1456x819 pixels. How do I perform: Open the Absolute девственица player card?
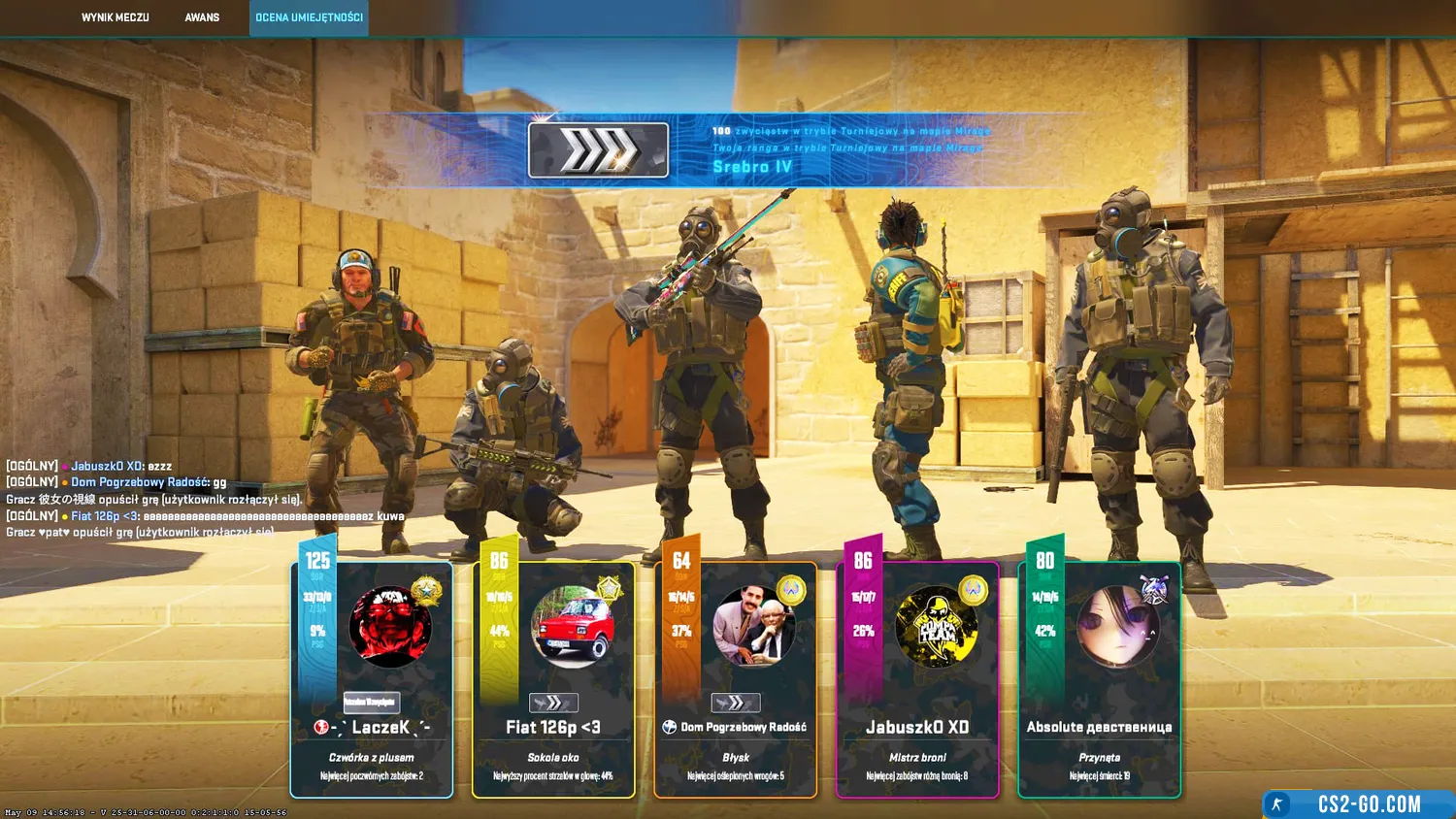point(1099,728)
